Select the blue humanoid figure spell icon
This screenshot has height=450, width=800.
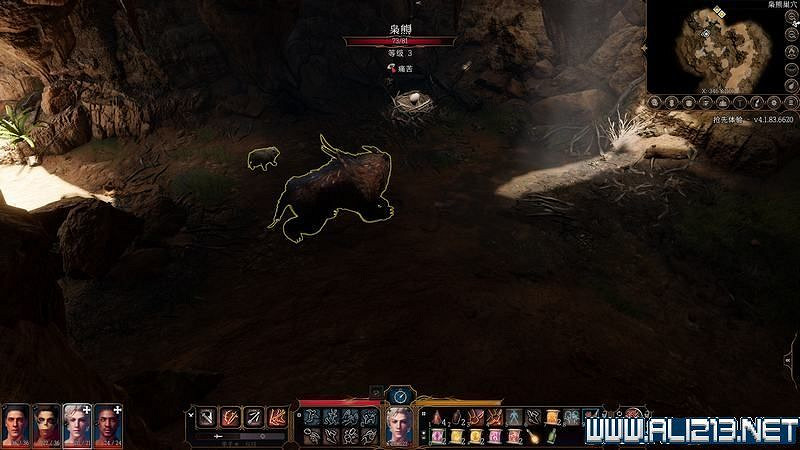[513, 417]
